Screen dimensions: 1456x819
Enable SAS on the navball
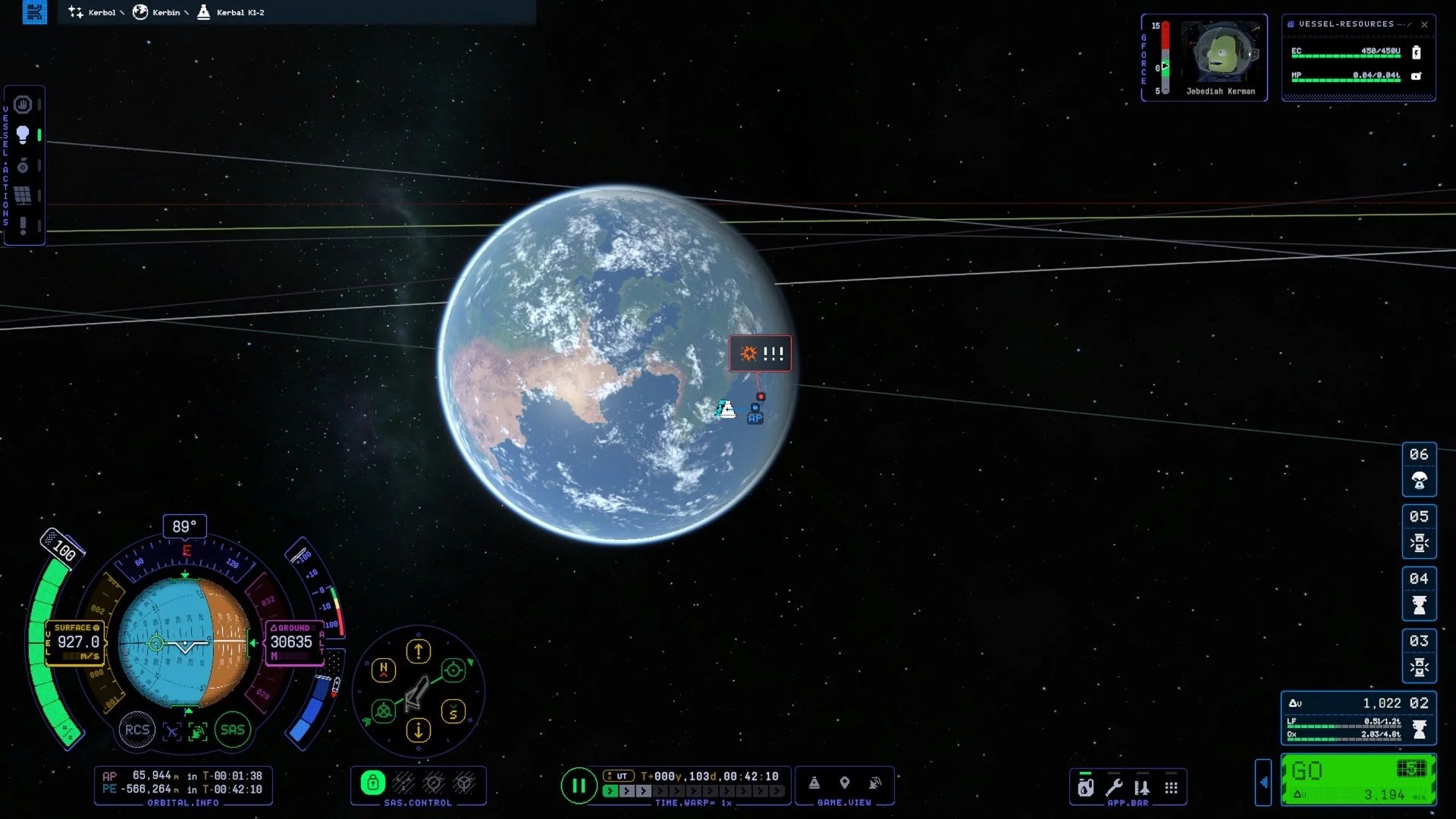[233, 730]
